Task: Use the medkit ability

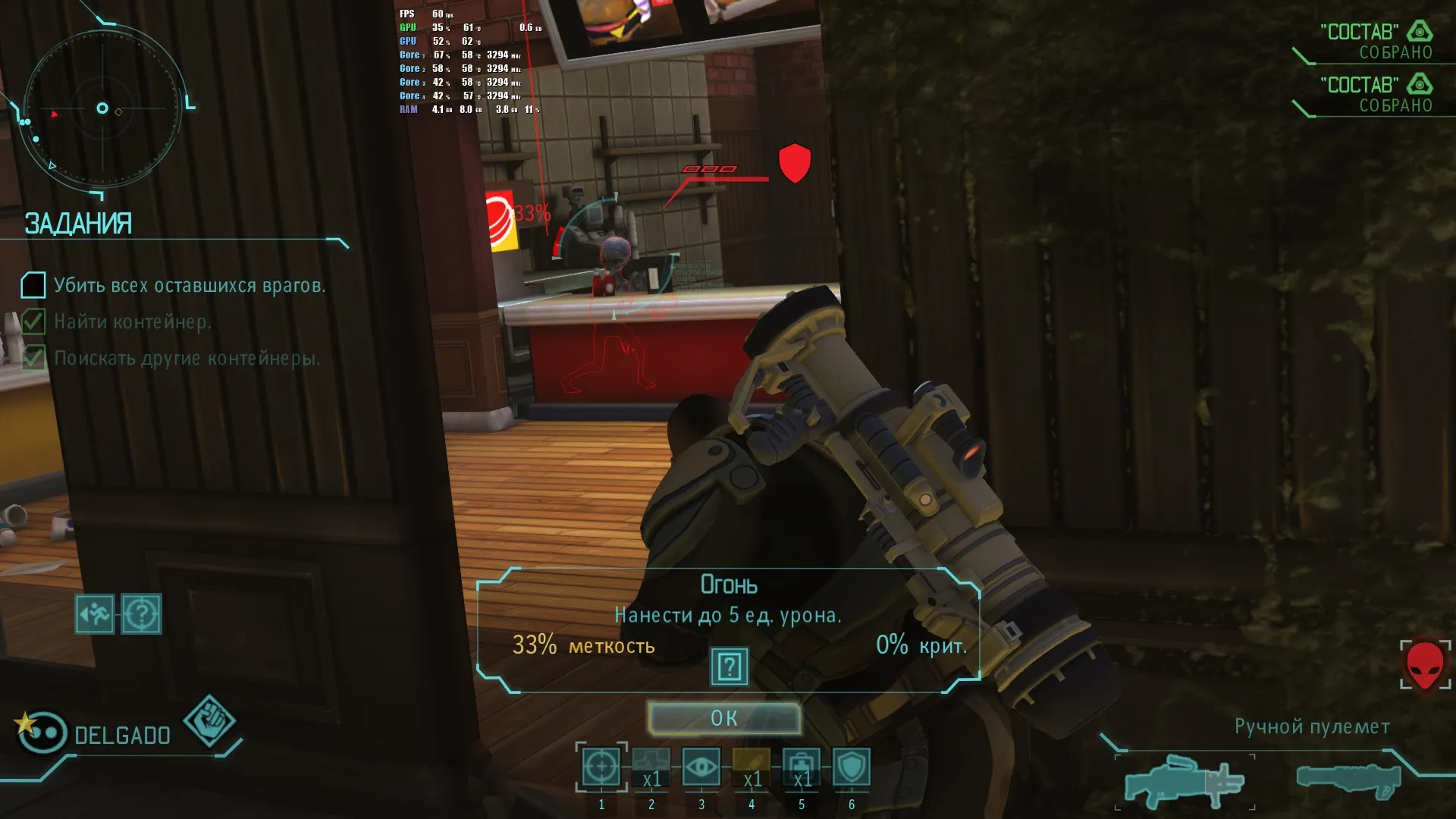Action: pyautogui.click(x=802, y=767)
